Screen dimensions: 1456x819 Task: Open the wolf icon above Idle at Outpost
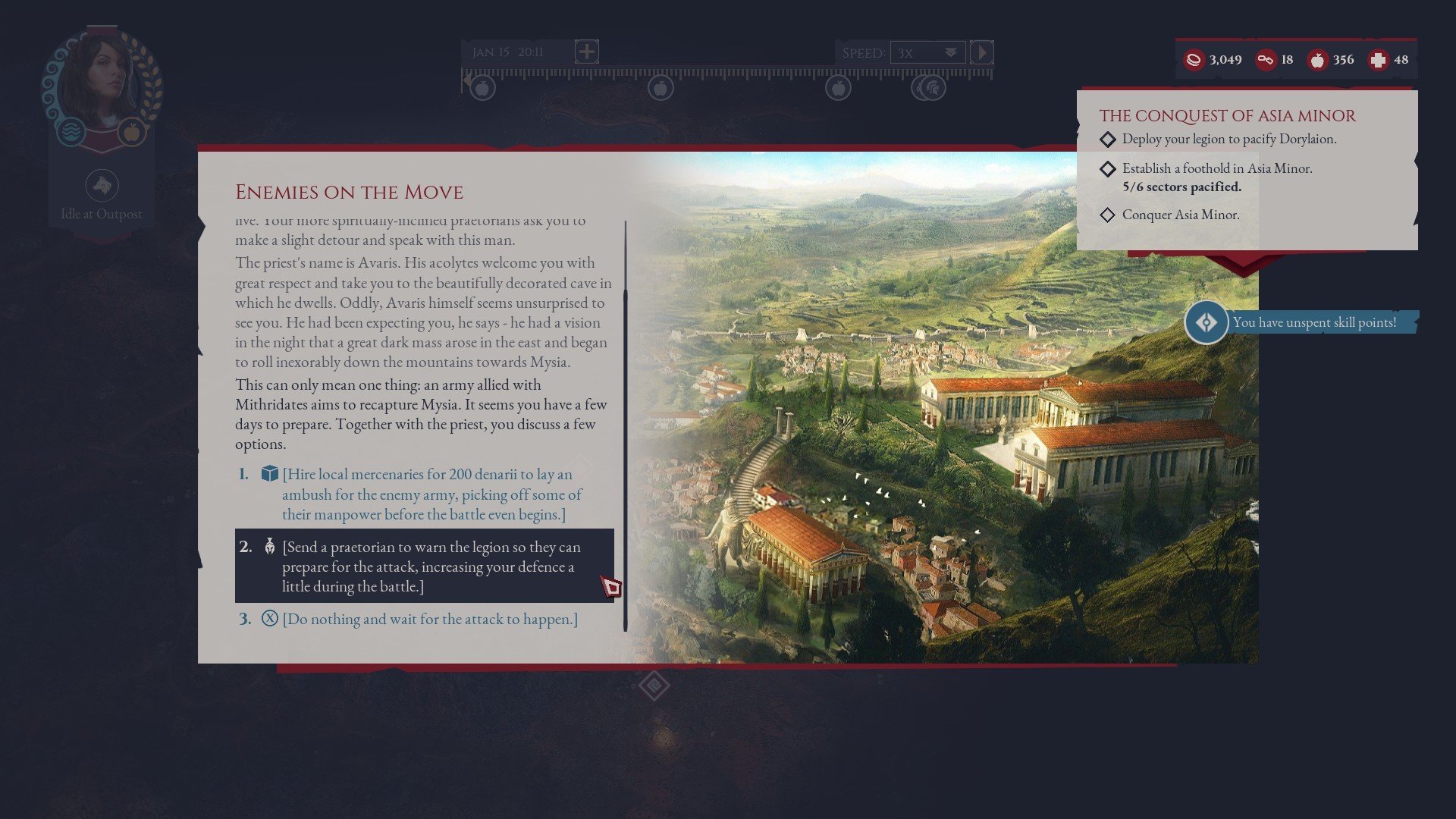point(102,184)
